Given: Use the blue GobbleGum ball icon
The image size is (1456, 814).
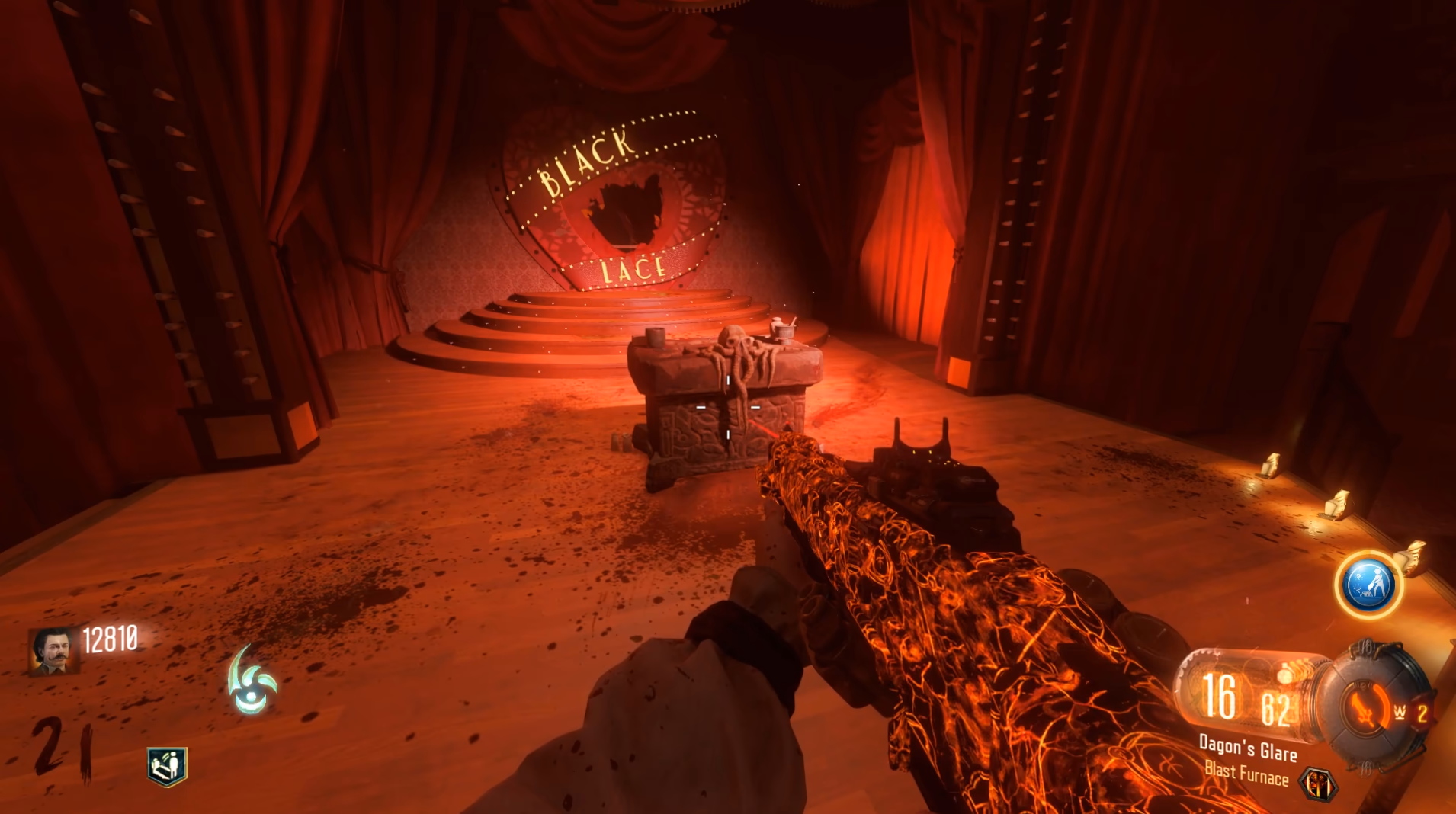Looking at the screenshot, I should click(1369, 585).
